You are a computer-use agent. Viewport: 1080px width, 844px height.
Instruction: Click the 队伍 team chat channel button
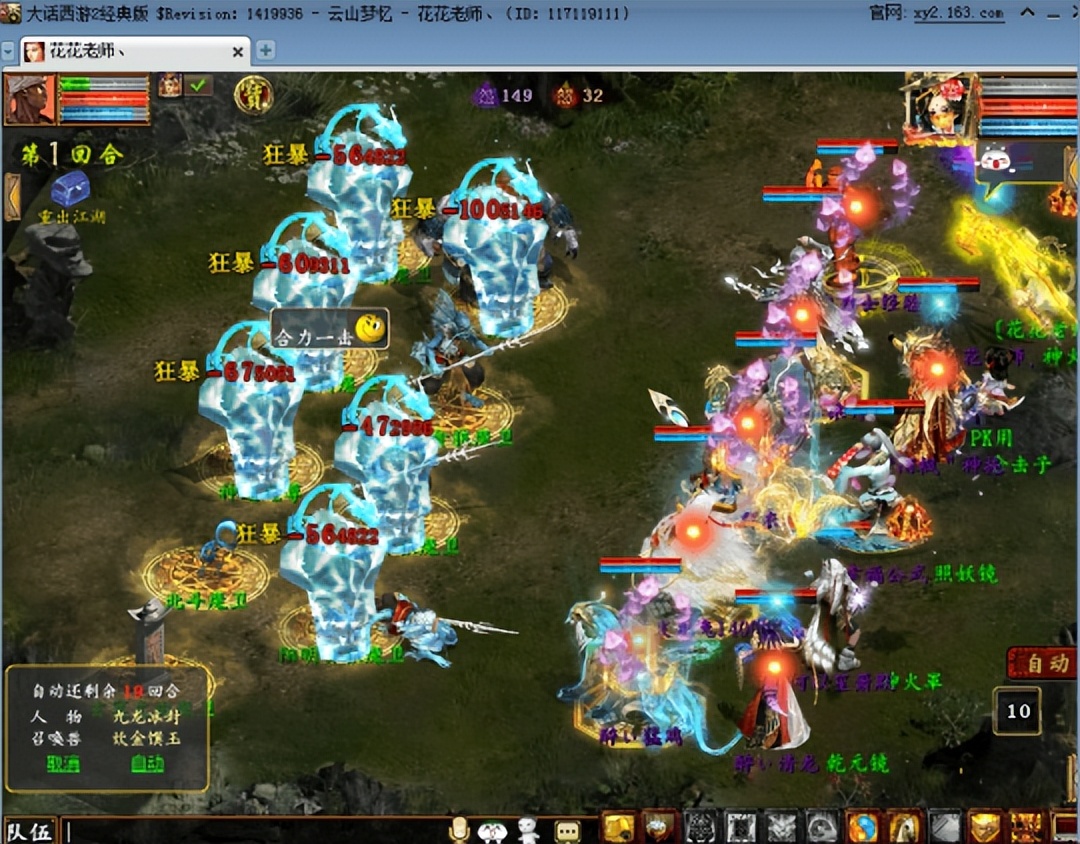click(x=30, y=831)
